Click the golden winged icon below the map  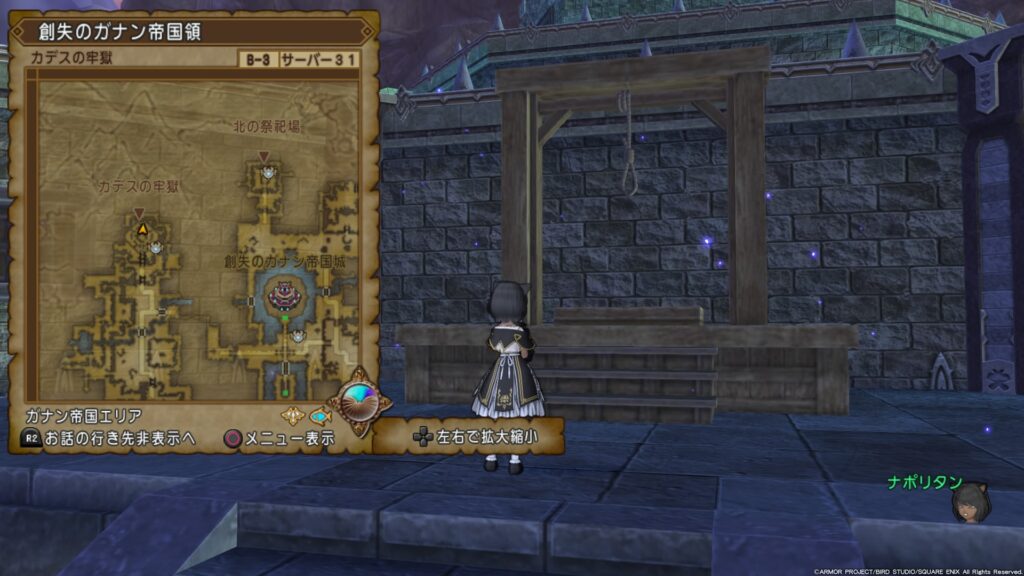(x=292, y=415)
